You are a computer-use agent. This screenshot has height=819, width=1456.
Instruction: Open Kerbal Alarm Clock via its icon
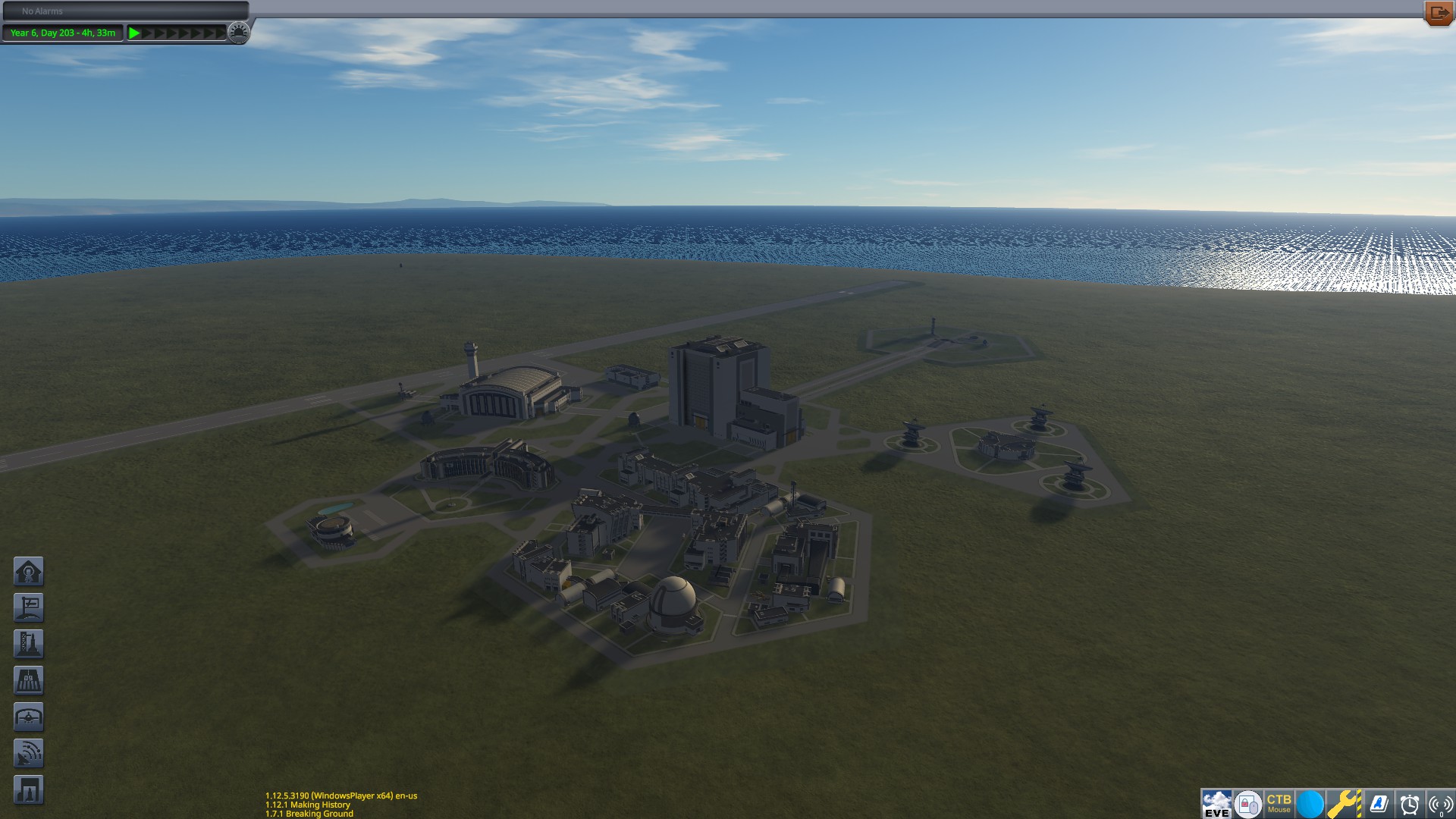click(x=1409, y=802)
